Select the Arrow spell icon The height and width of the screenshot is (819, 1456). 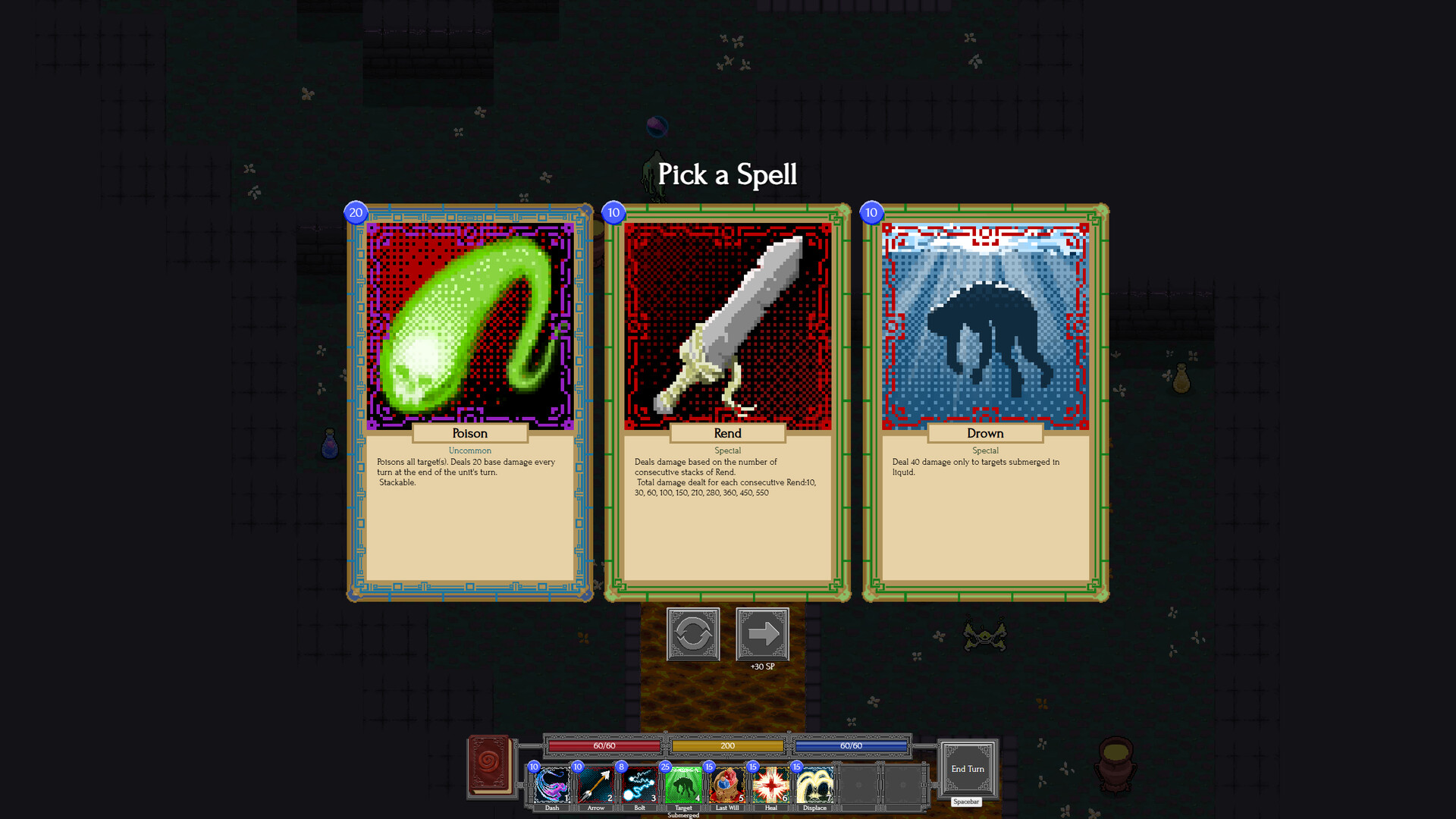pos(596,786)
